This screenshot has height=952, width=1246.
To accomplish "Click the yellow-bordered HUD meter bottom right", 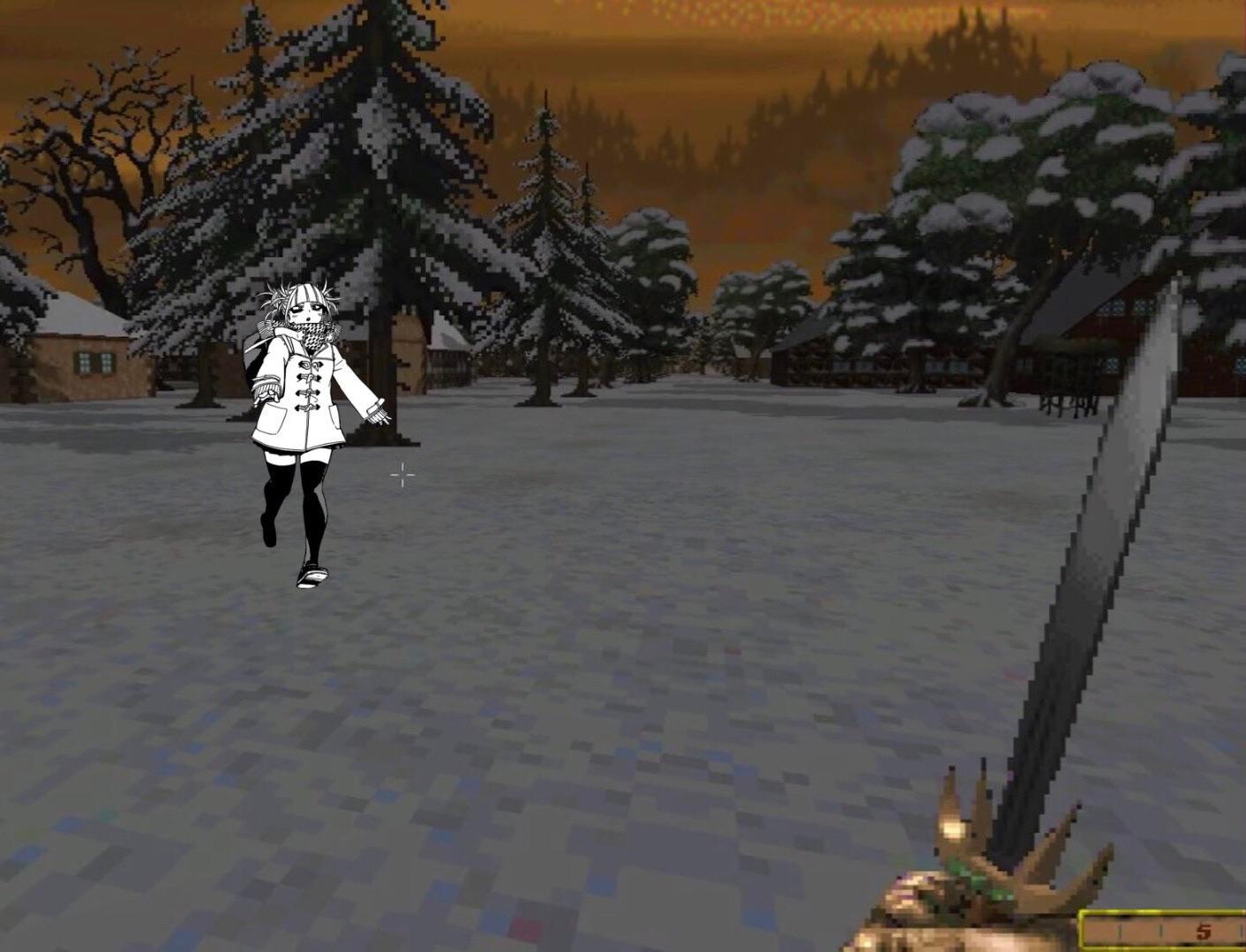I will coord(1165,928).
